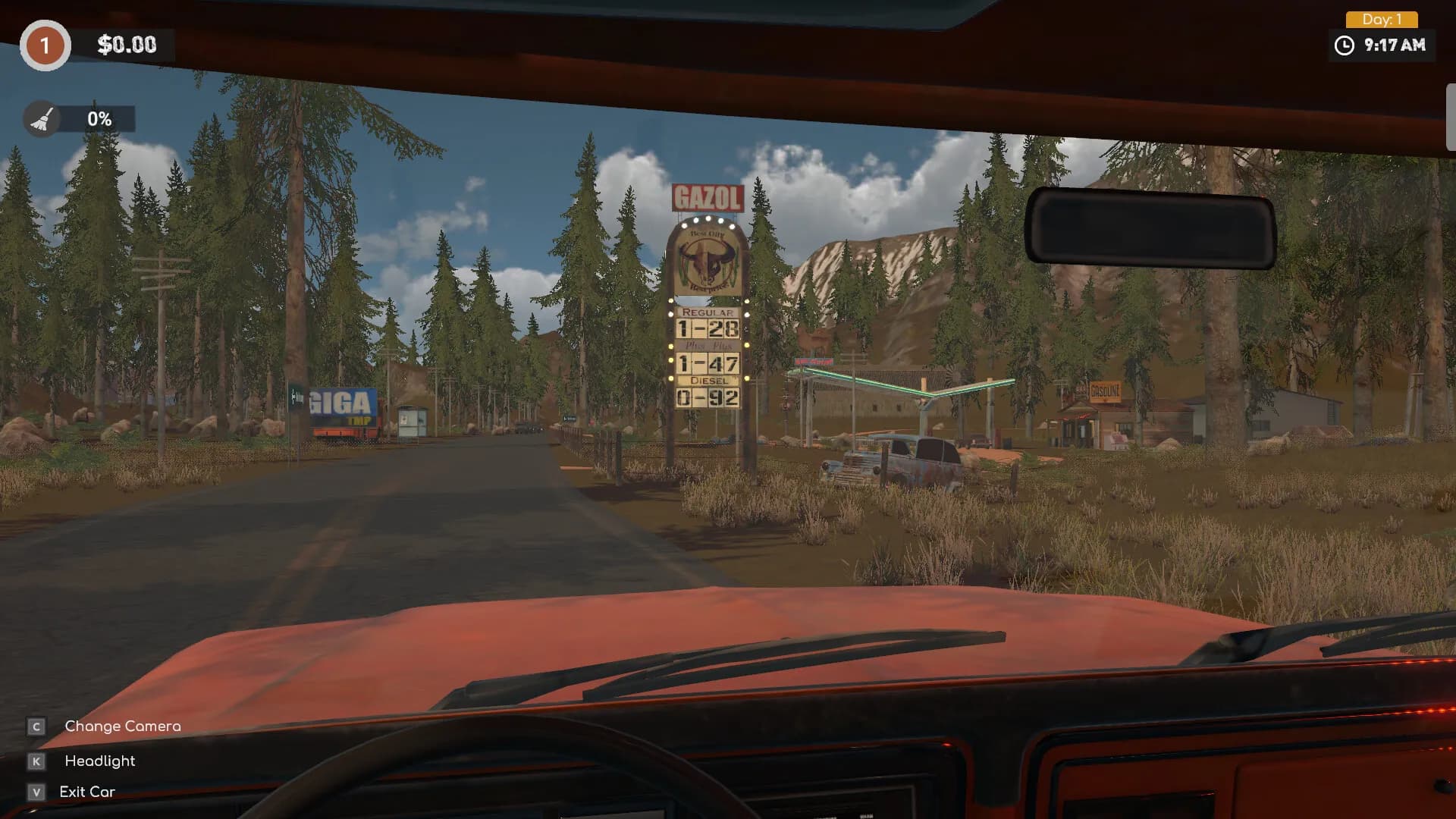The width and height of the screenshot is (1456, 819).
Task: Click the level 1 badge
Action: click(45, 45)
